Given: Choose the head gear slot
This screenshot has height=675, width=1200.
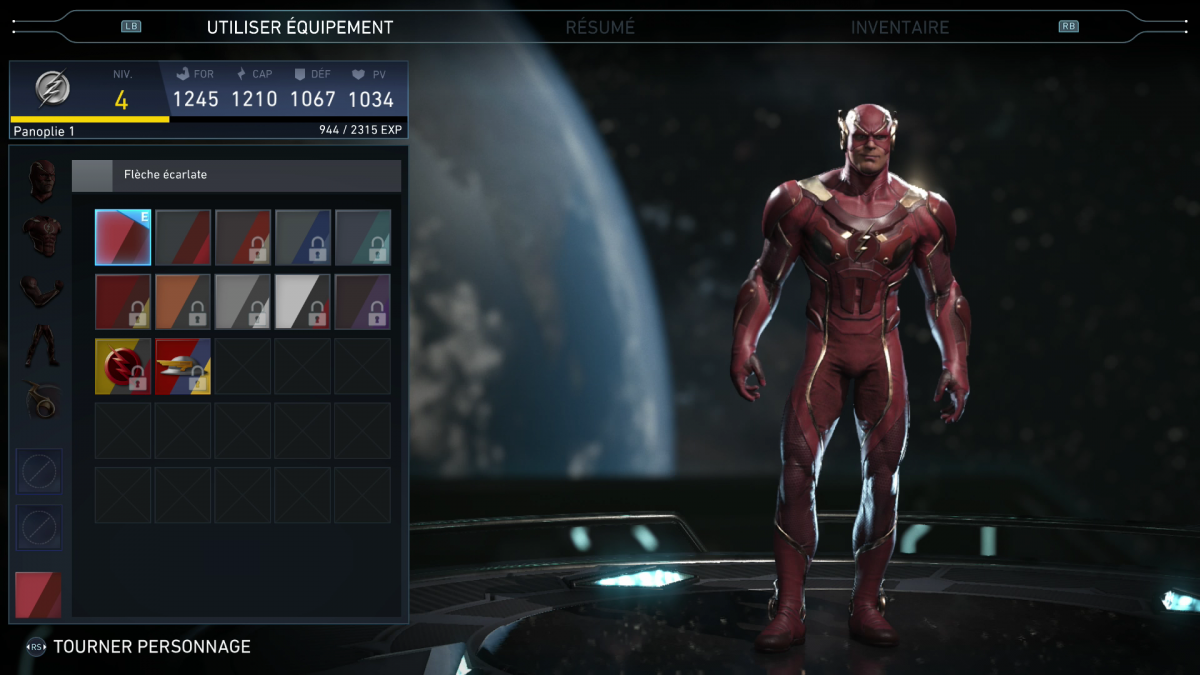Looking at the screenshot, I should (x=40, y=178).
